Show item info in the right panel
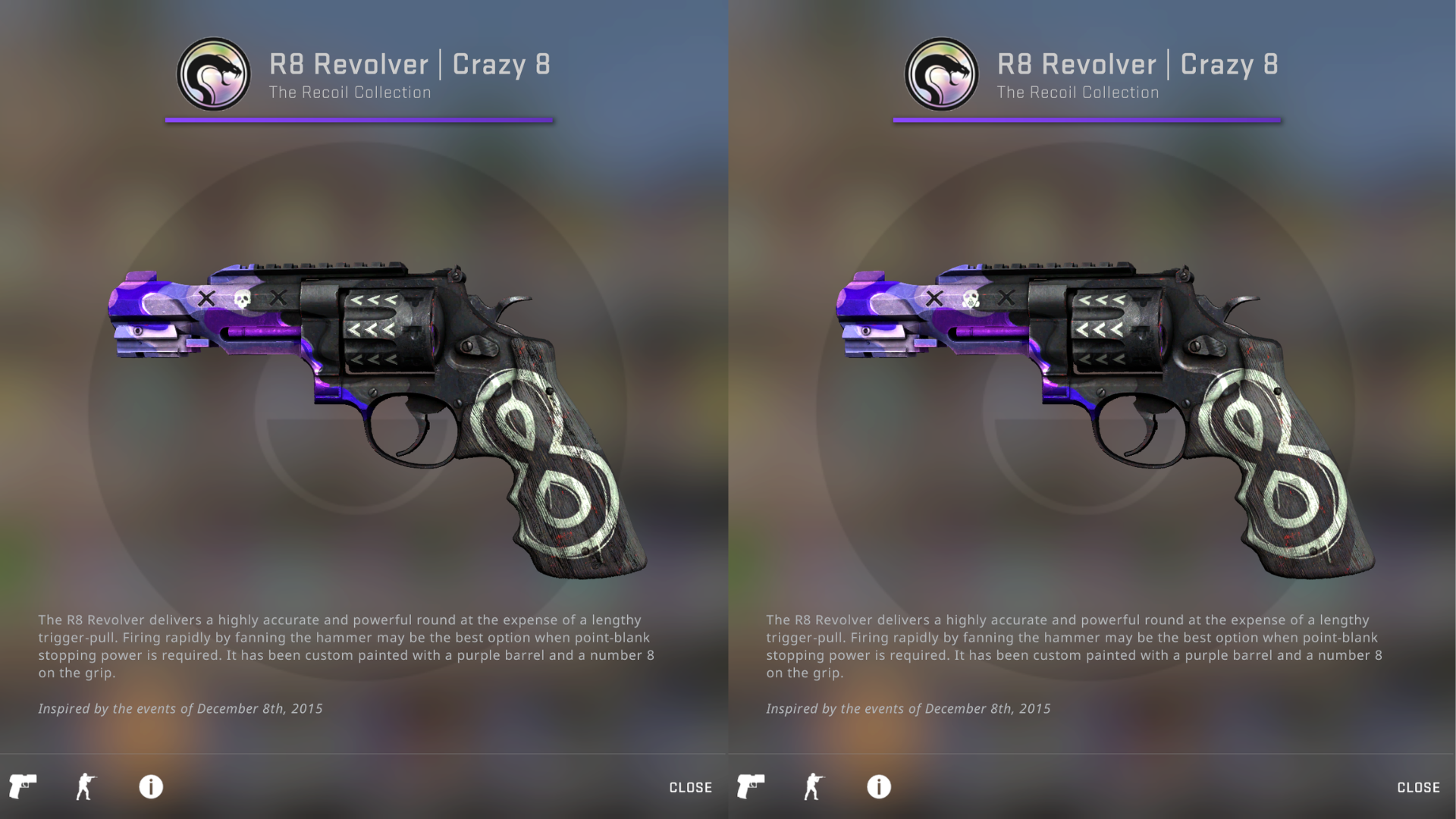 (x=879, y=786)
